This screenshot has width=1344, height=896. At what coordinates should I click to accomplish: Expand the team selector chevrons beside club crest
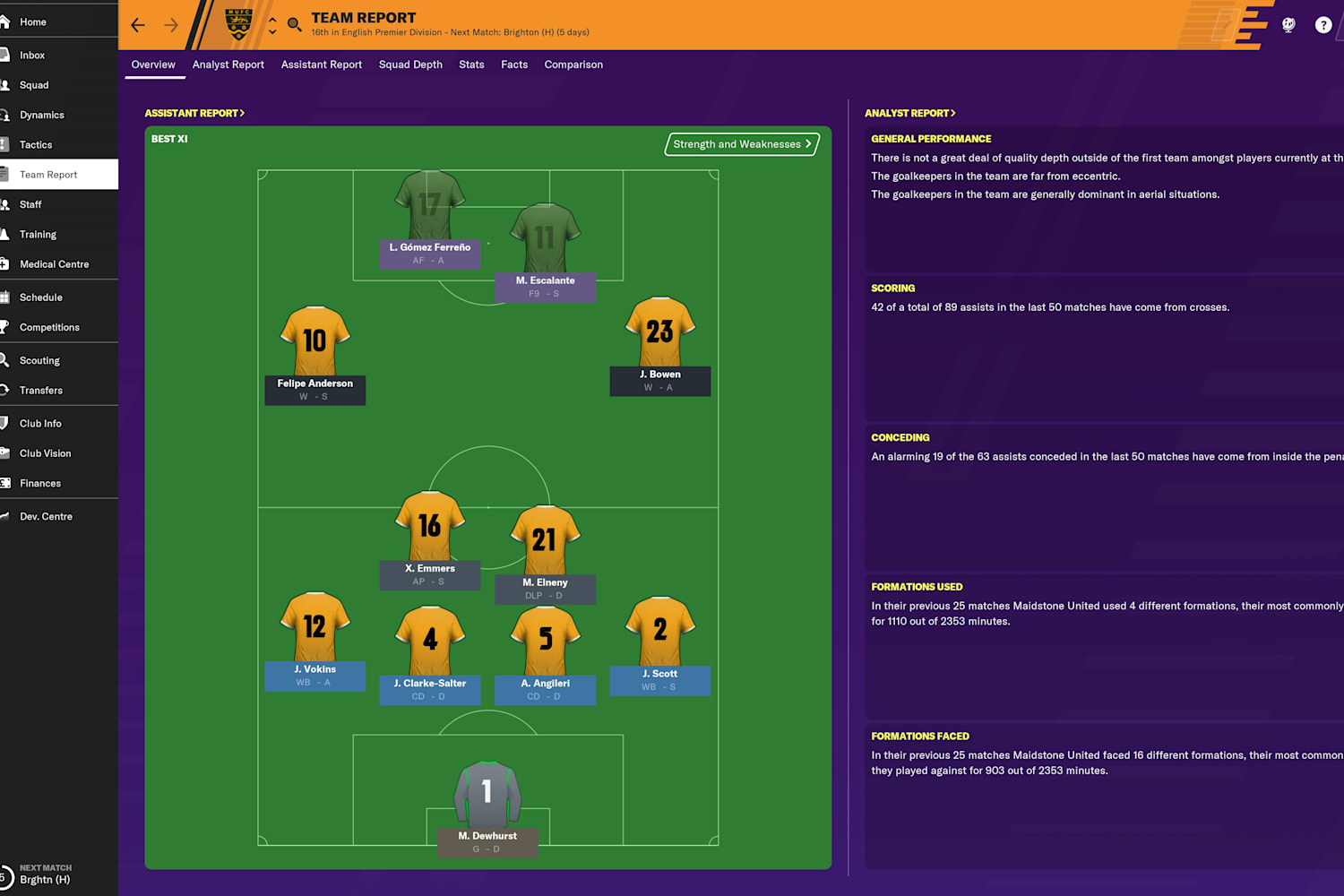(273, 25)
